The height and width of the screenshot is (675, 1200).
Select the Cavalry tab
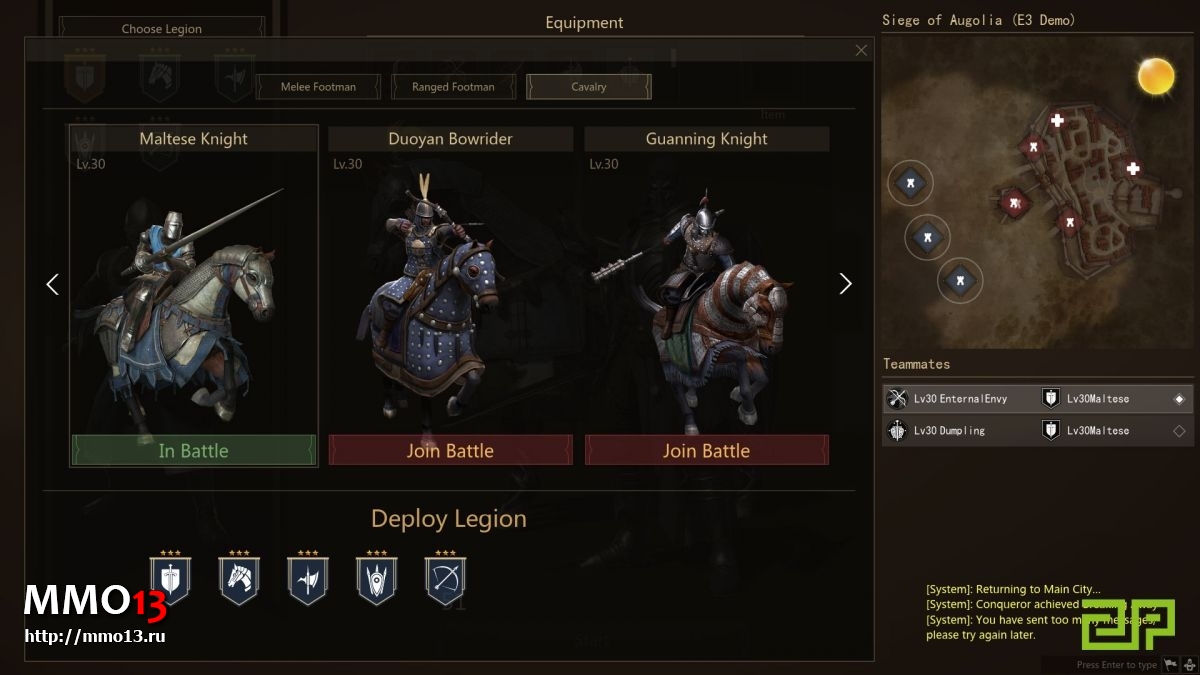(589, 87)
